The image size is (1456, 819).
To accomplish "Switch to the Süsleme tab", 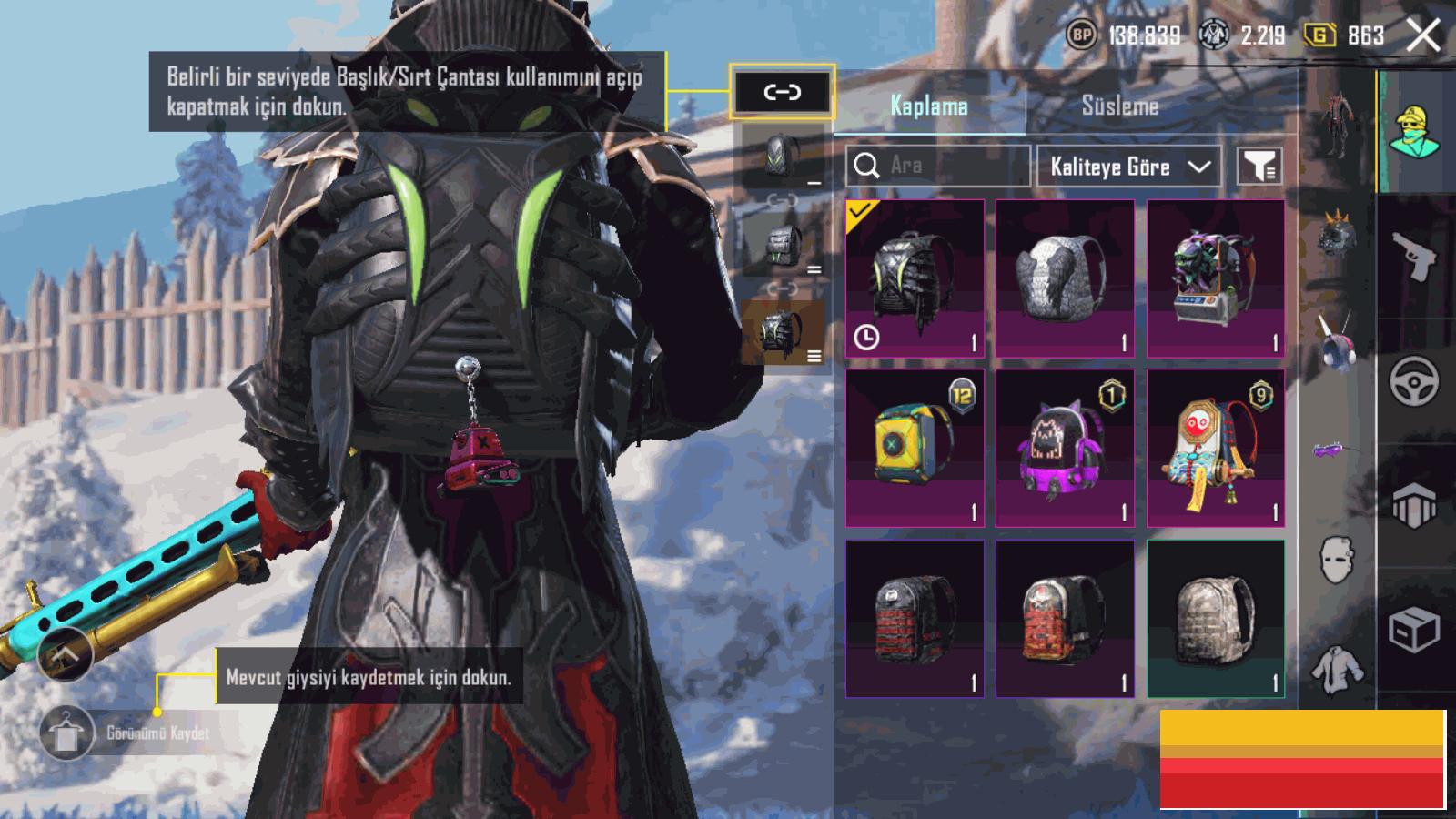I will coord(1119,106).
